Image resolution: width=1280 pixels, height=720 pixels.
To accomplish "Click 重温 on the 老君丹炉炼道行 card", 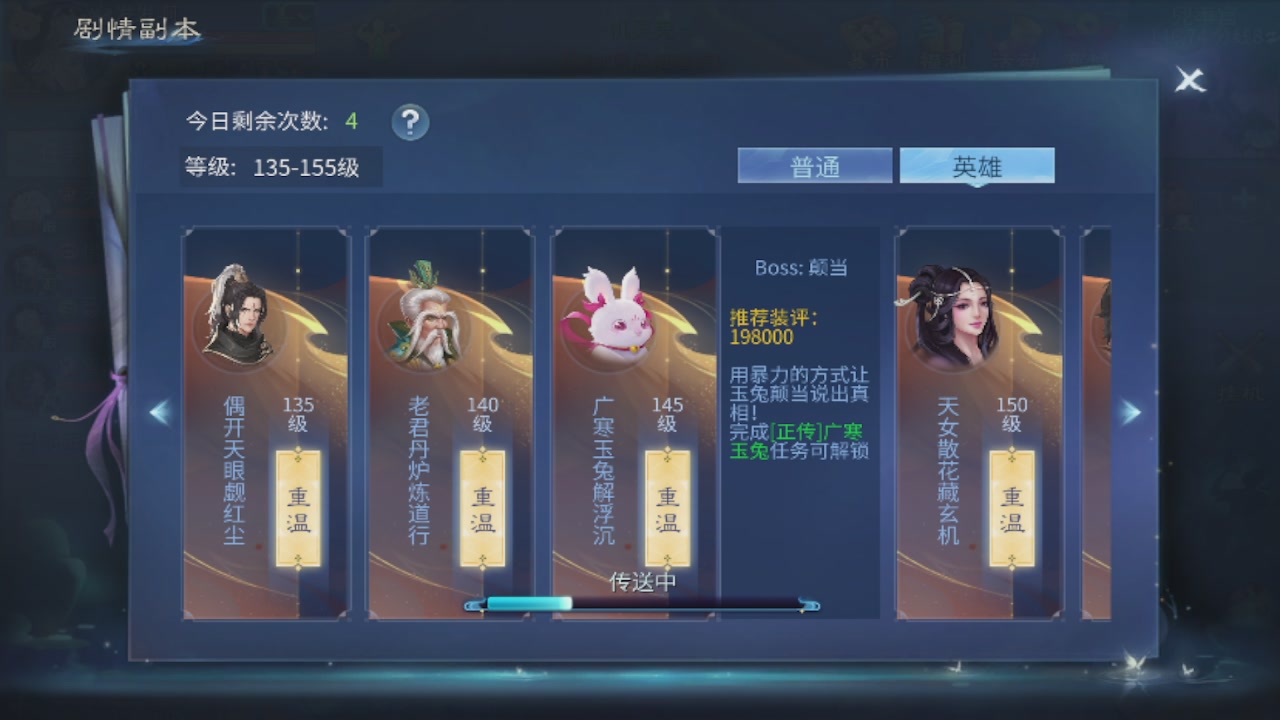I will coord(483,508).
